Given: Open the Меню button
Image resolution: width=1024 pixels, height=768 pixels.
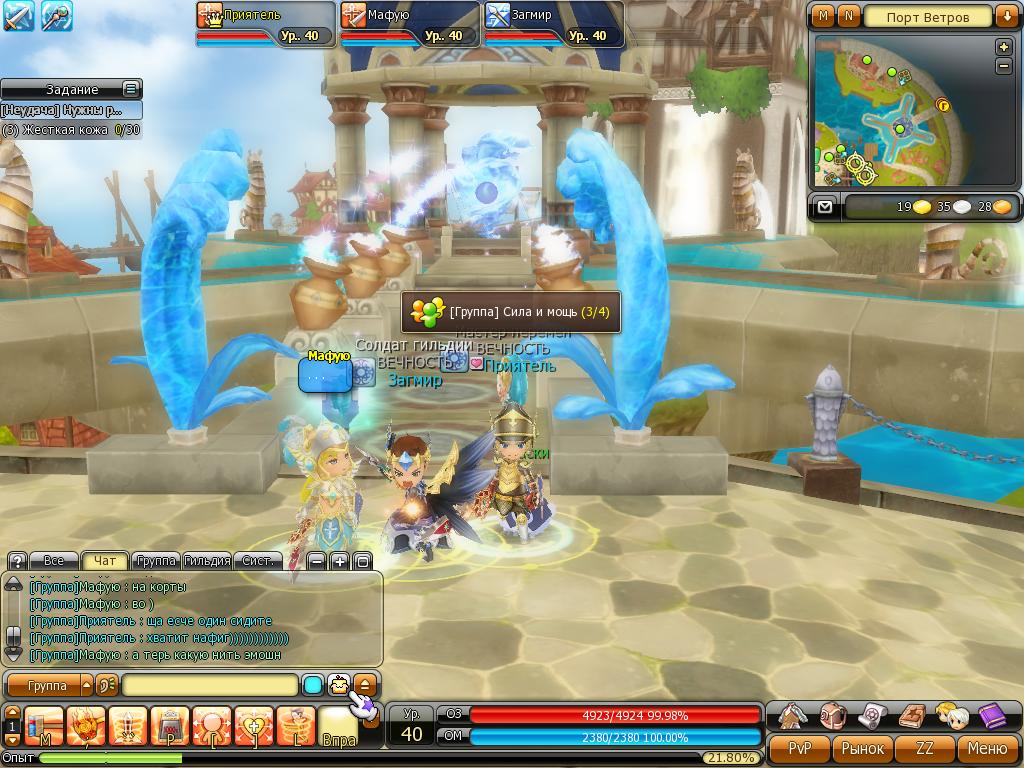Looking at the screenshot, I should pyautogui.click(x=987, y=748).
